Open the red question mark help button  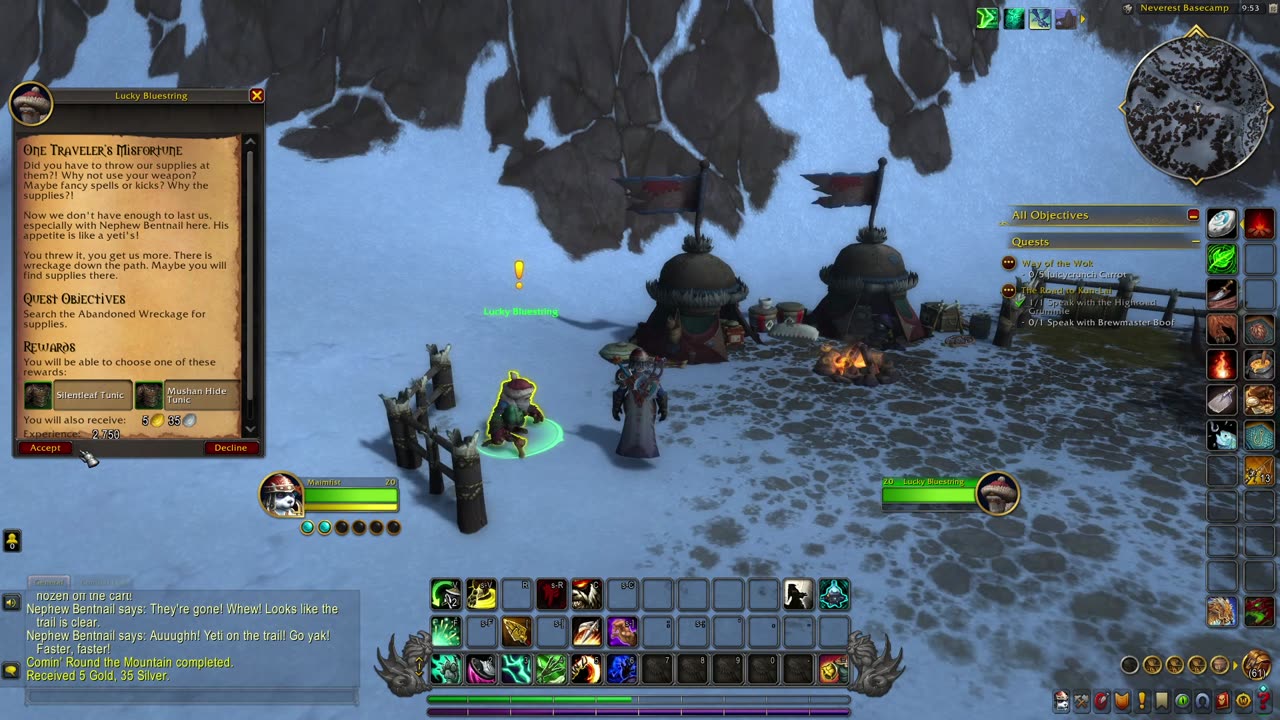click(x=1265, y=701)
